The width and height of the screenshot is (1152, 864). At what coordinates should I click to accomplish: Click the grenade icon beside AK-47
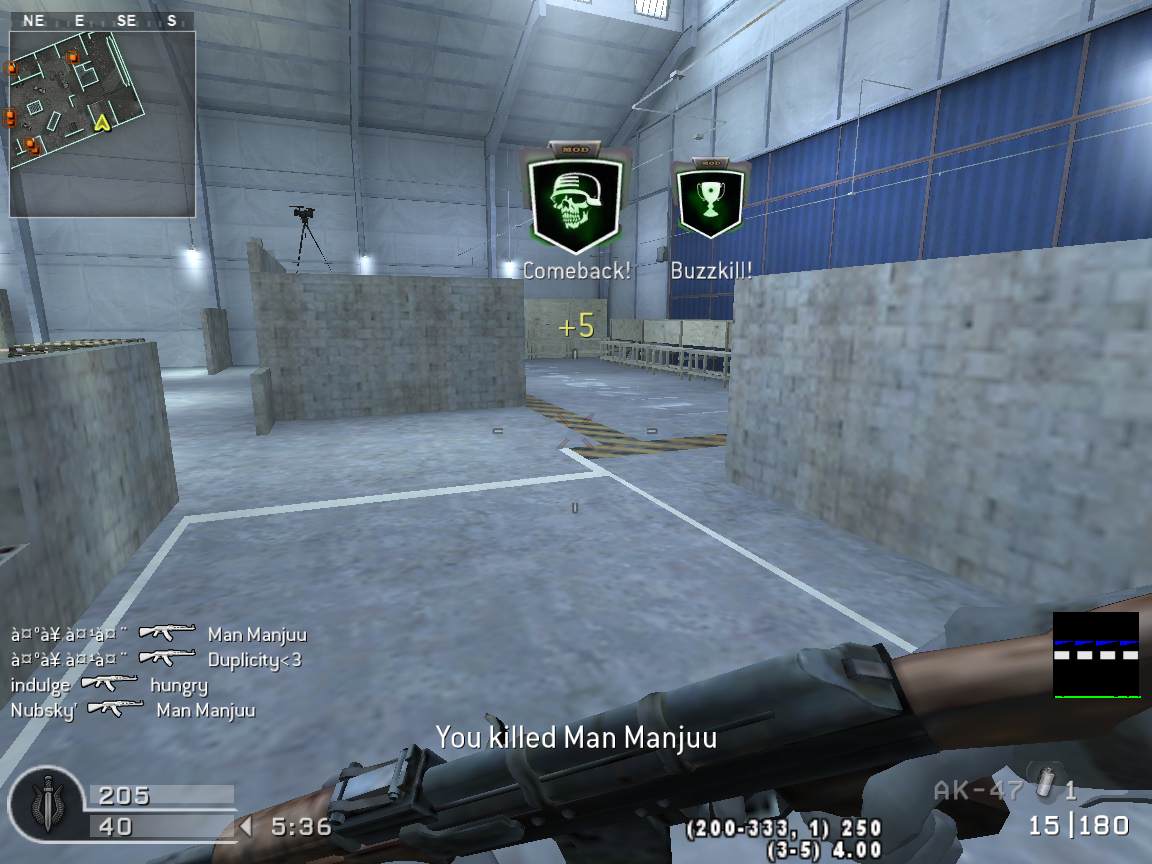[1046, 788]
